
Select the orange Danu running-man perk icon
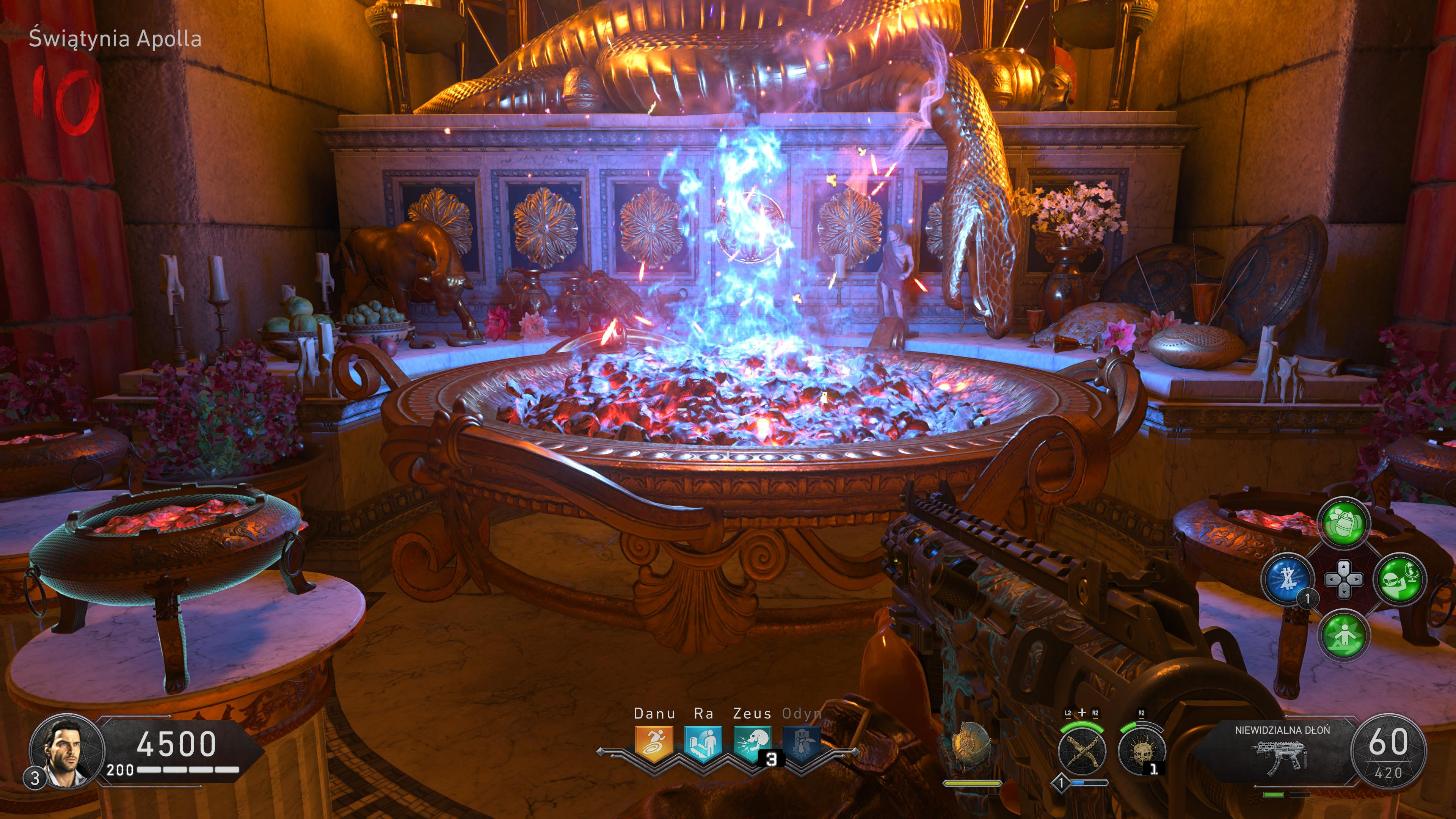pyautogui.click(x=654, y=743)
